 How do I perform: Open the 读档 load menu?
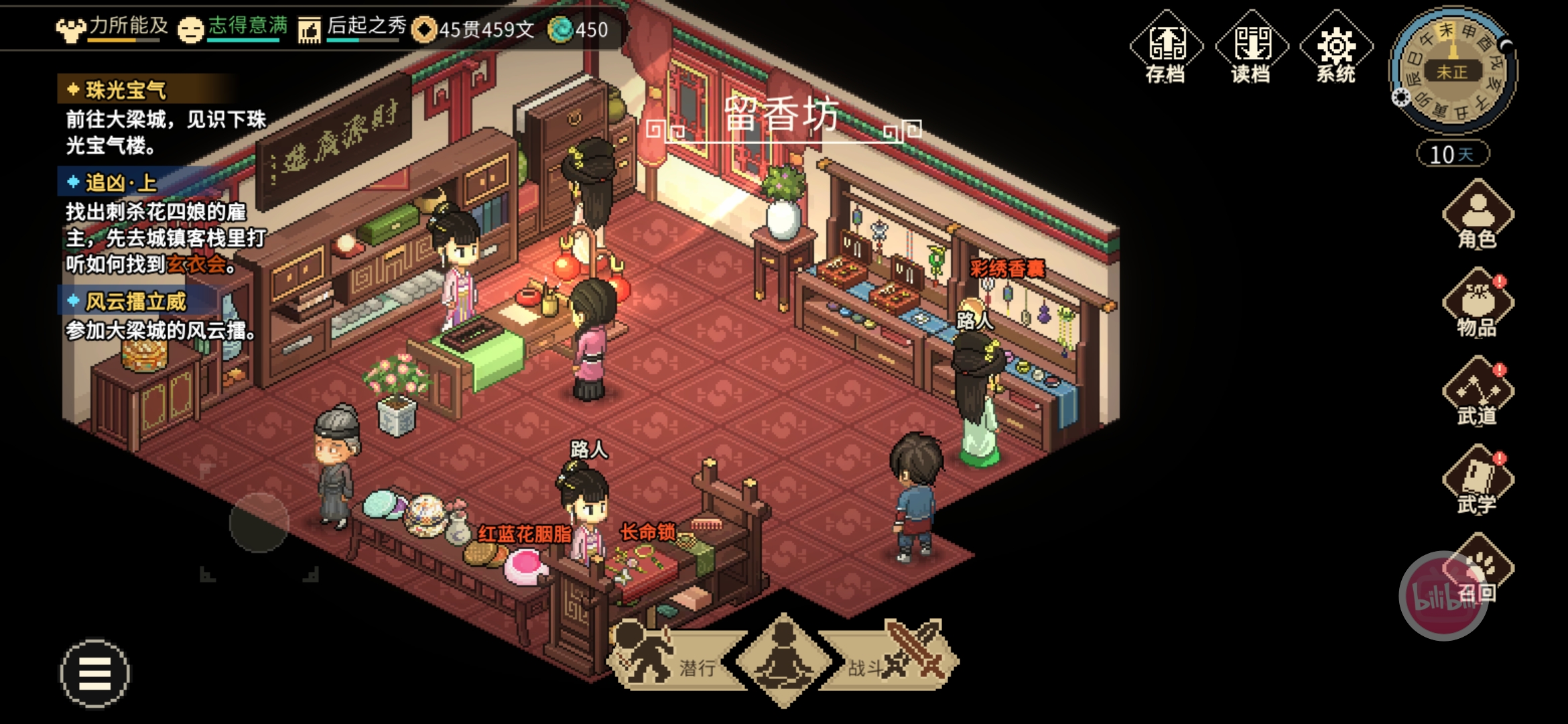pyautogui.click(x=1251, y=48)
